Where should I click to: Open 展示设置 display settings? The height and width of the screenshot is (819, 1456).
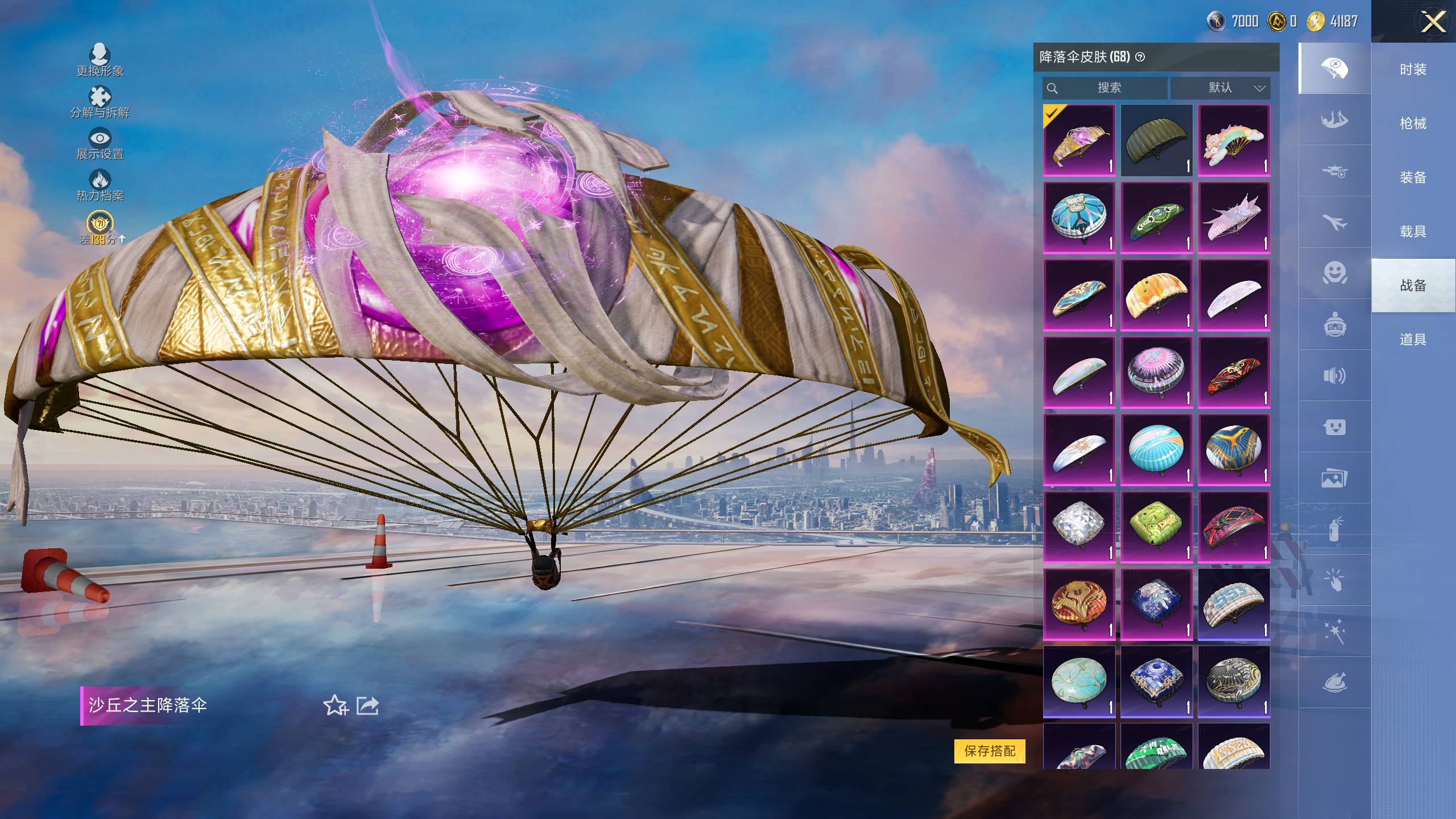[100, 143]
